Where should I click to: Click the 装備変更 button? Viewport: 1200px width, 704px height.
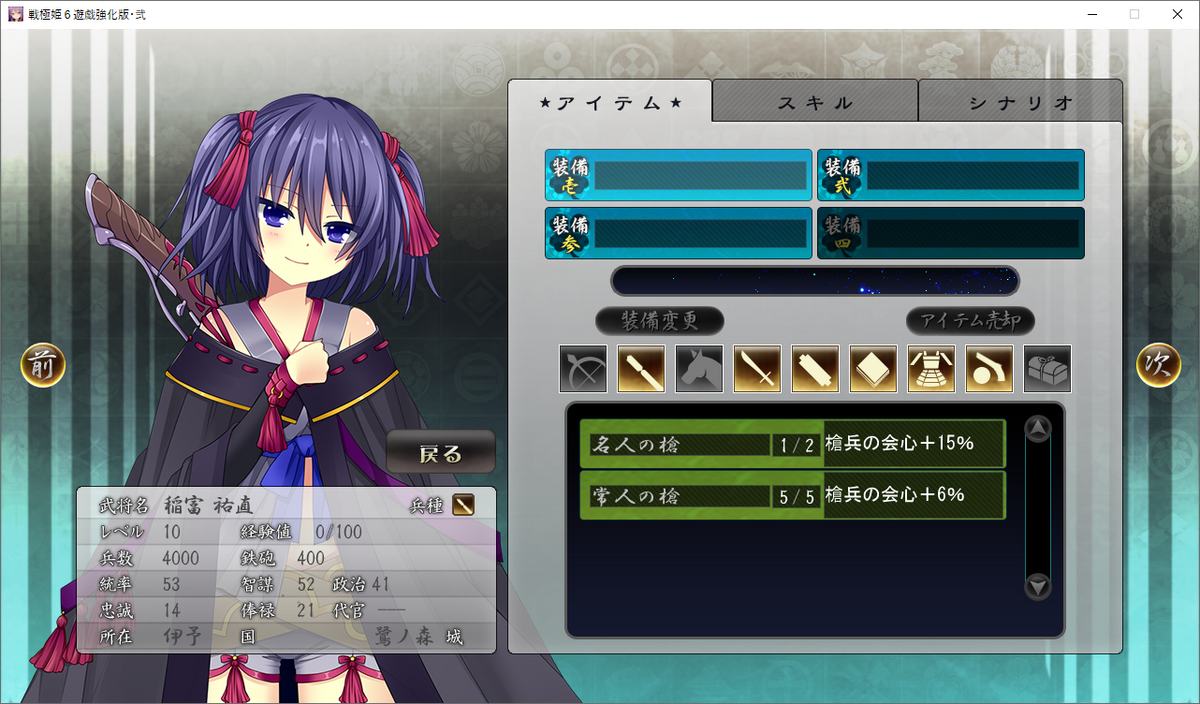click(659, 321)
